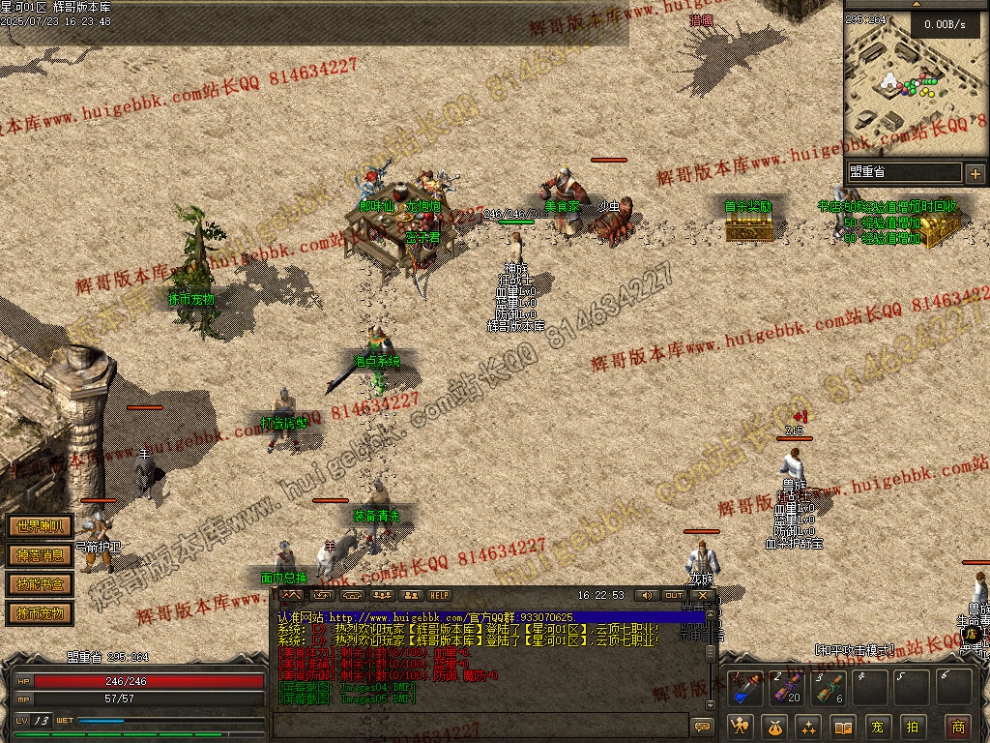The width and height of the screenshot is (990, 743).
Task: Open the 拍 auction menu
Action: (x=911, y=727)
